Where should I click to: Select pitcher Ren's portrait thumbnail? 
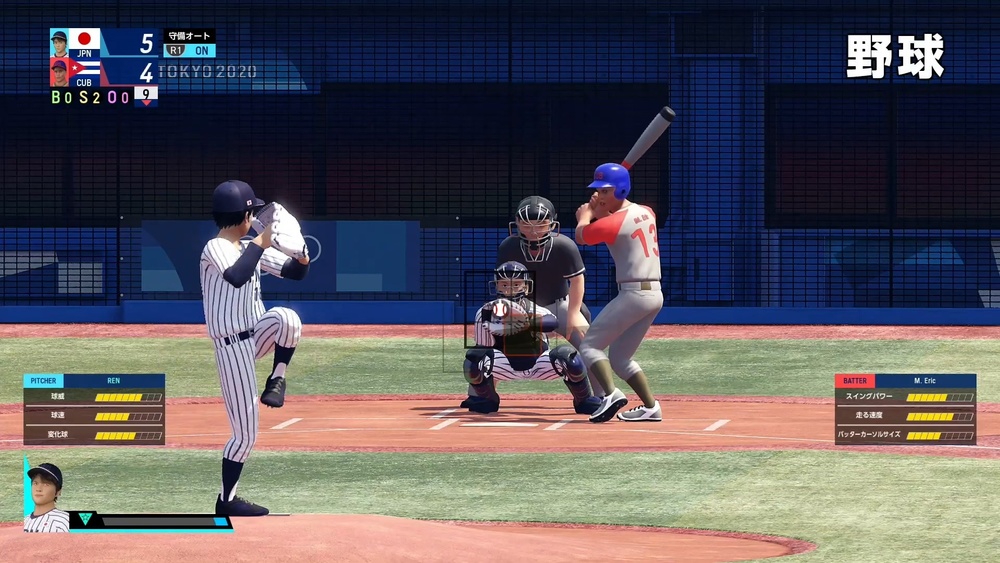pos(46,497)
